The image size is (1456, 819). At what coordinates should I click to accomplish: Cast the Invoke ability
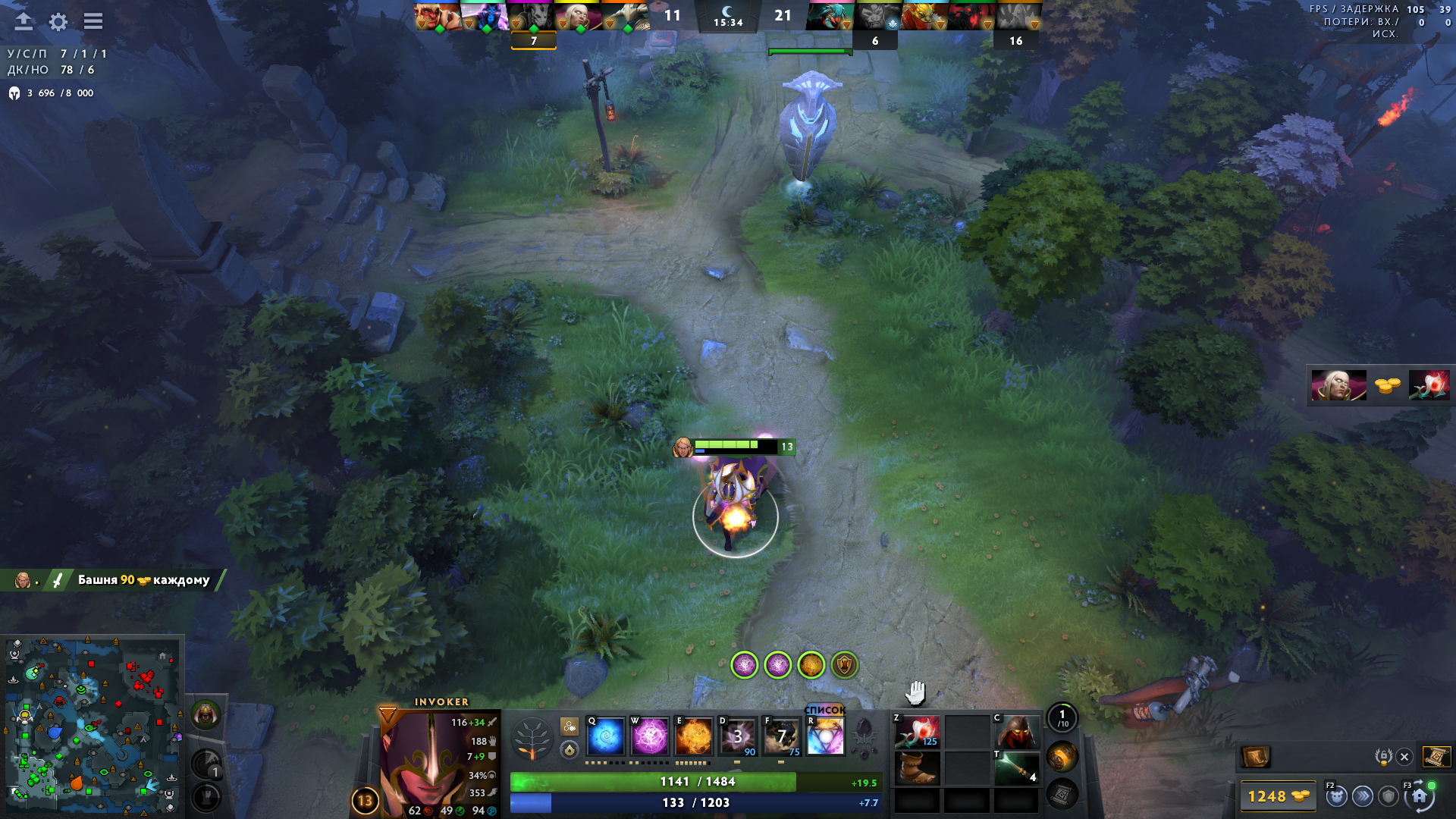tap(825, 736)
